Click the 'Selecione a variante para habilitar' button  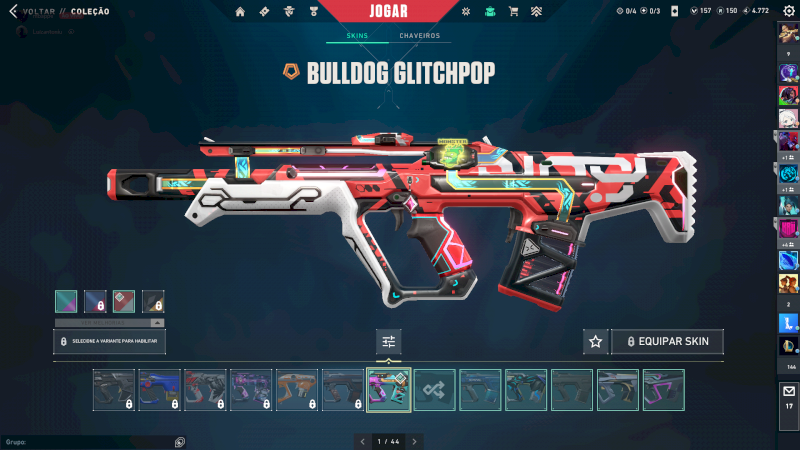click(x=110, y=342)
